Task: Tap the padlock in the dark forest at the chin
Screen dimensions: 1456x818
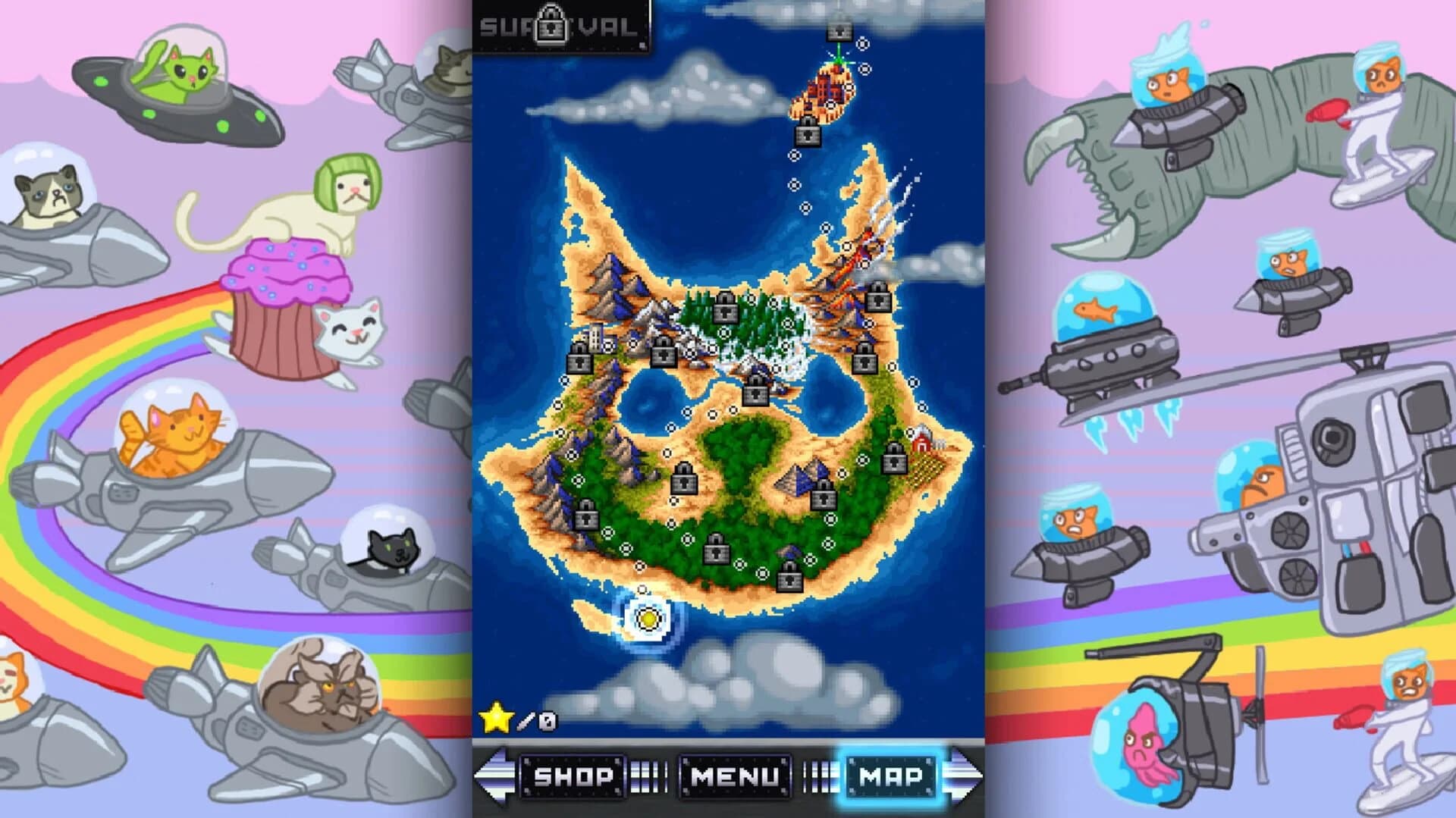Action: (x=716, y=549)
